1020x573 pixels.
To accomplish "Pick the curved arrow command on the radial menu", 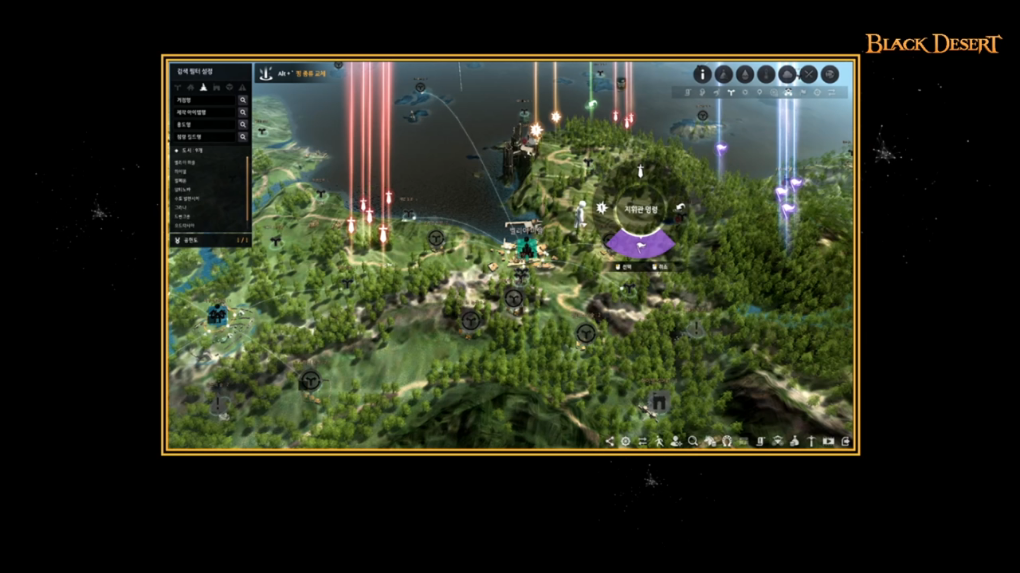I will [680, 208].
